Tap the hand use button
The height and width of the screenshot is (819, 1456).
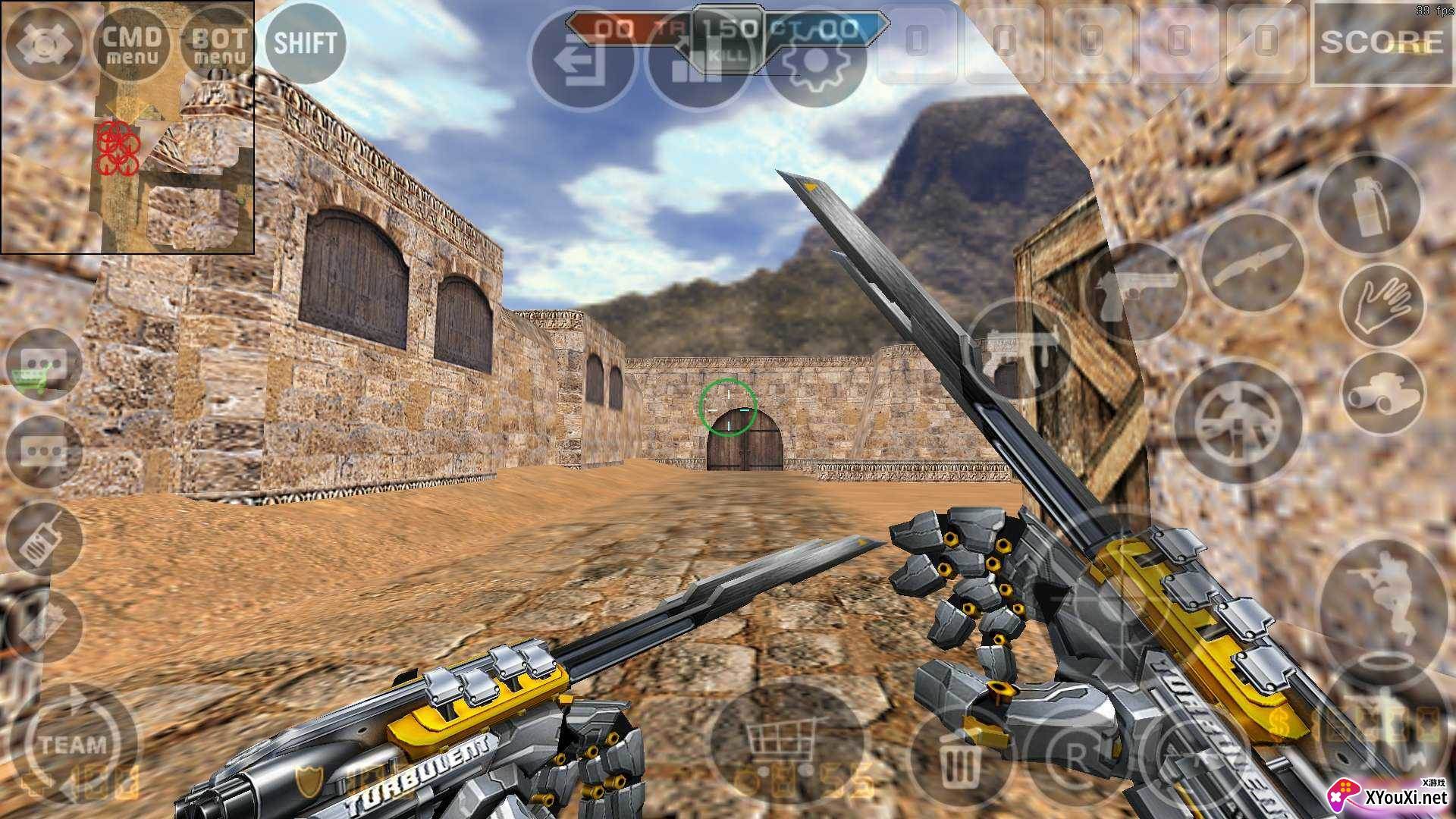1382,304
